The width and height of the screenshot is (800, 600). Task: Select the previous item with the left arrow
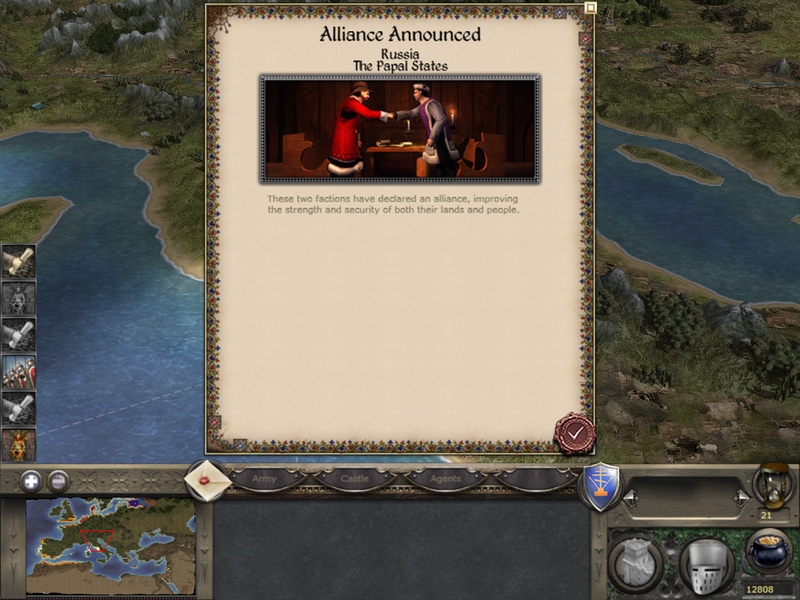tap(631, 497)
